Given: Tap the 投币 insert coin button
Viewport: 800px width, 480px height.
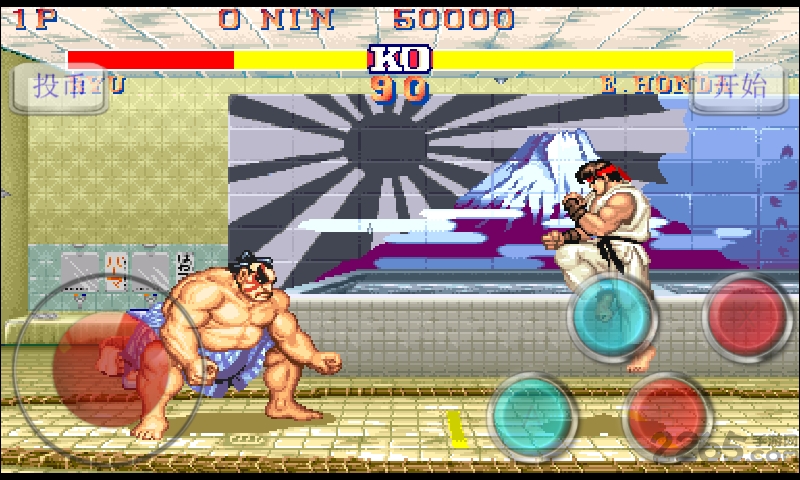Looking at the screenshot, I should point(60,86).
